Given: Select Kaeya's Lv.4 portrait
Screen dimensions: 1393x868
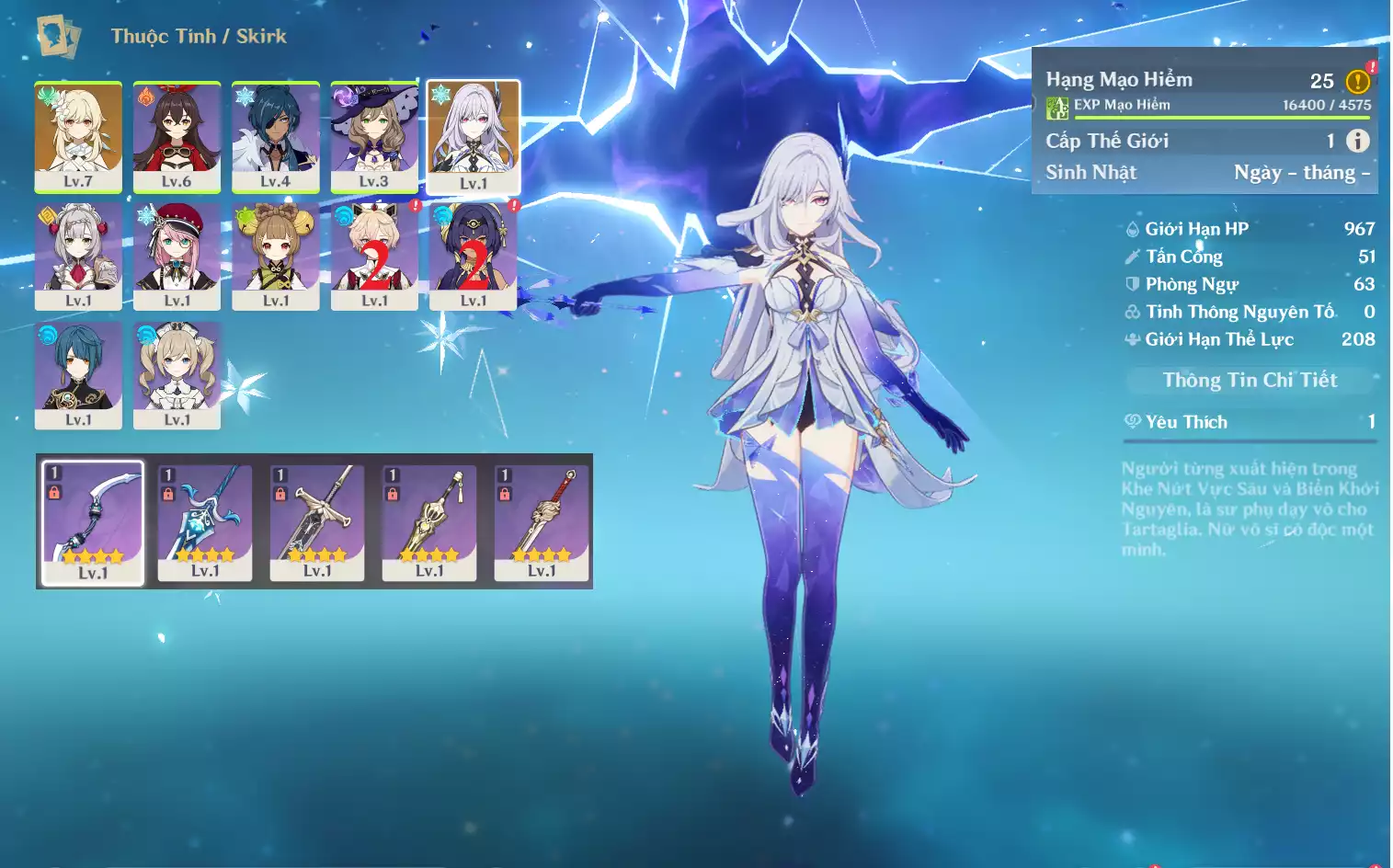Looking at the screenshot, I should (275, 136).
